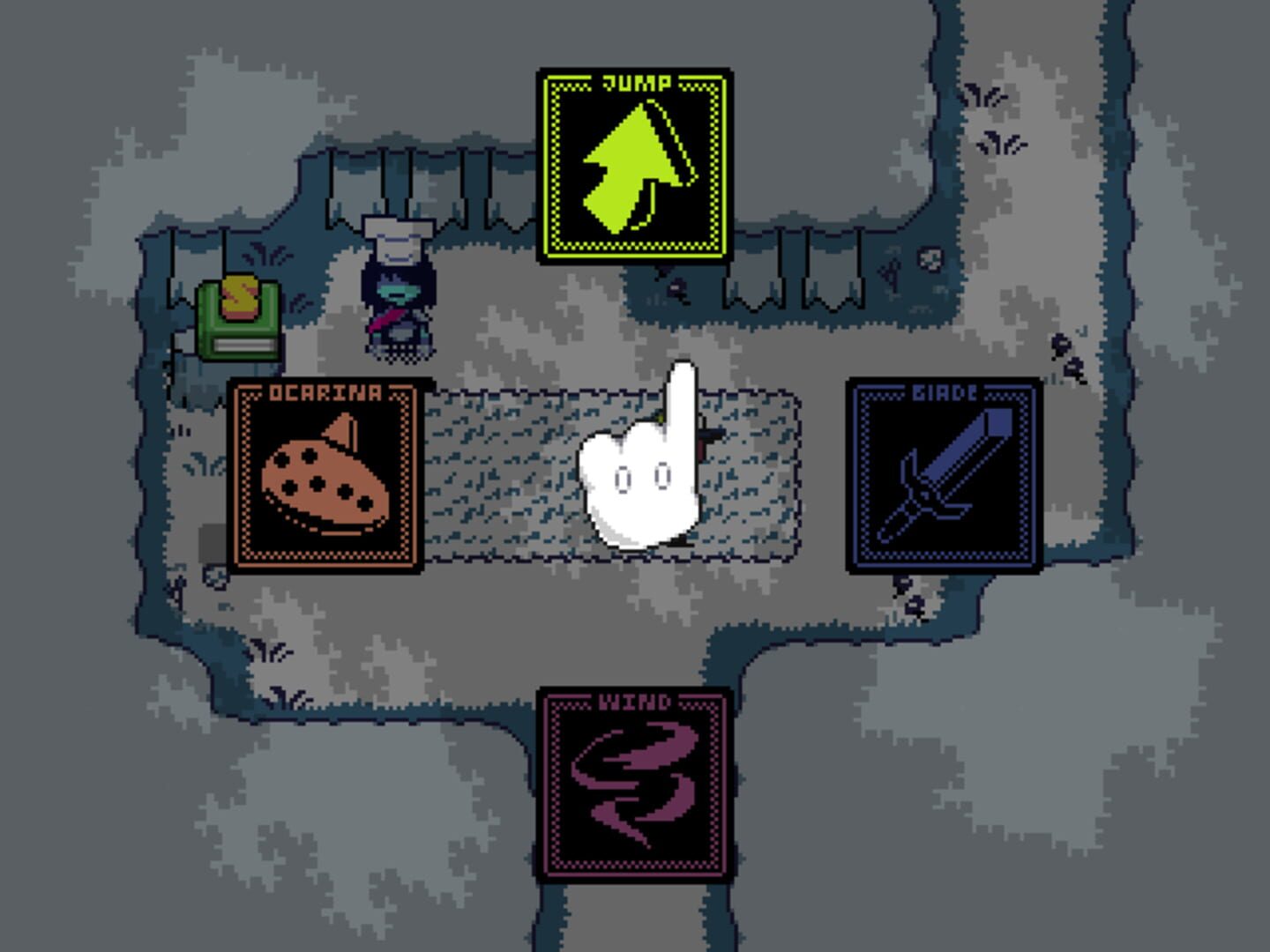Screen dimensions: 1270x952
Task: Select the WIND label text
Action: coord(637,701)
